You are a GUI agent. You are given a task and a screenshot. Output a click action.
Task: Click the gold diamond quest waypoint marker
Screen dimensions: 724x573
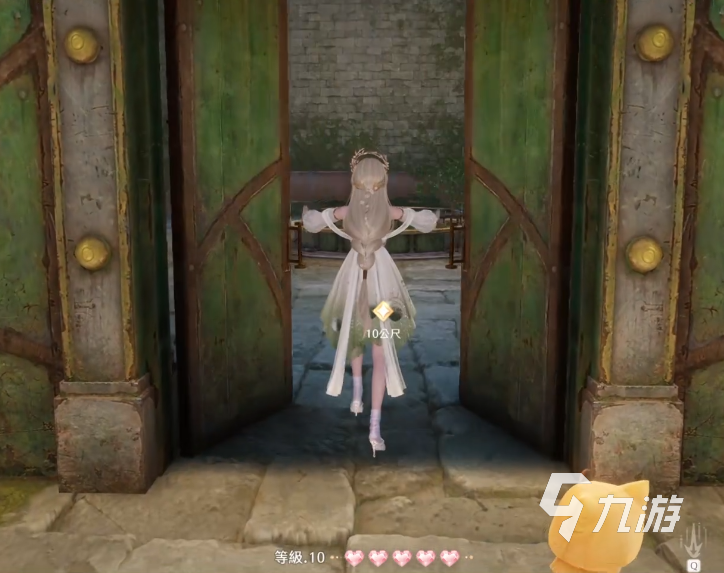tap(379, 312)
